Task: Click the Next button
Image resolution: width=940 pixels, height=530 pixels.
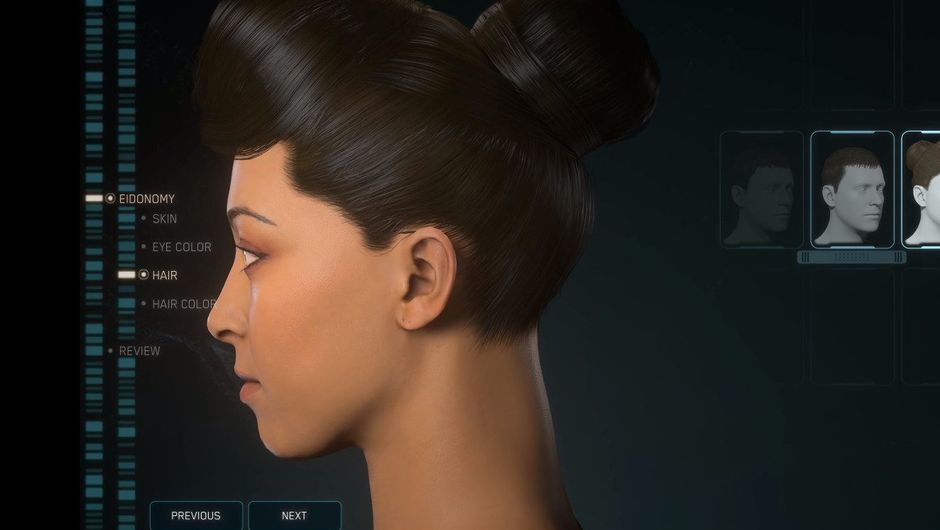Action: pos(294,515)
